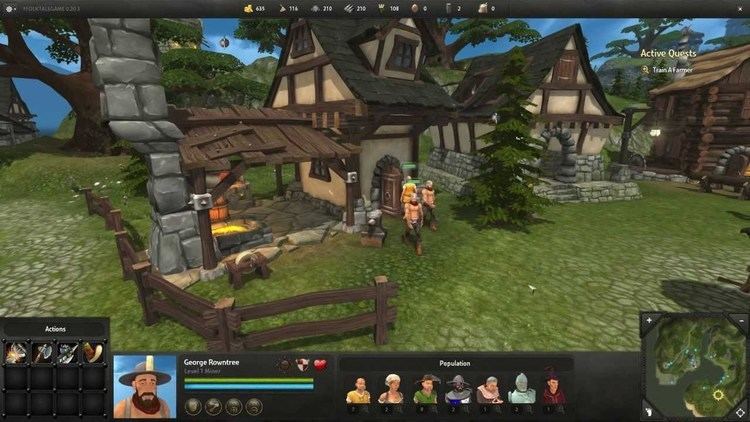Choose the green-clad hunter with feathered hat
750x422 pixels.
click(x=425, y=388)
